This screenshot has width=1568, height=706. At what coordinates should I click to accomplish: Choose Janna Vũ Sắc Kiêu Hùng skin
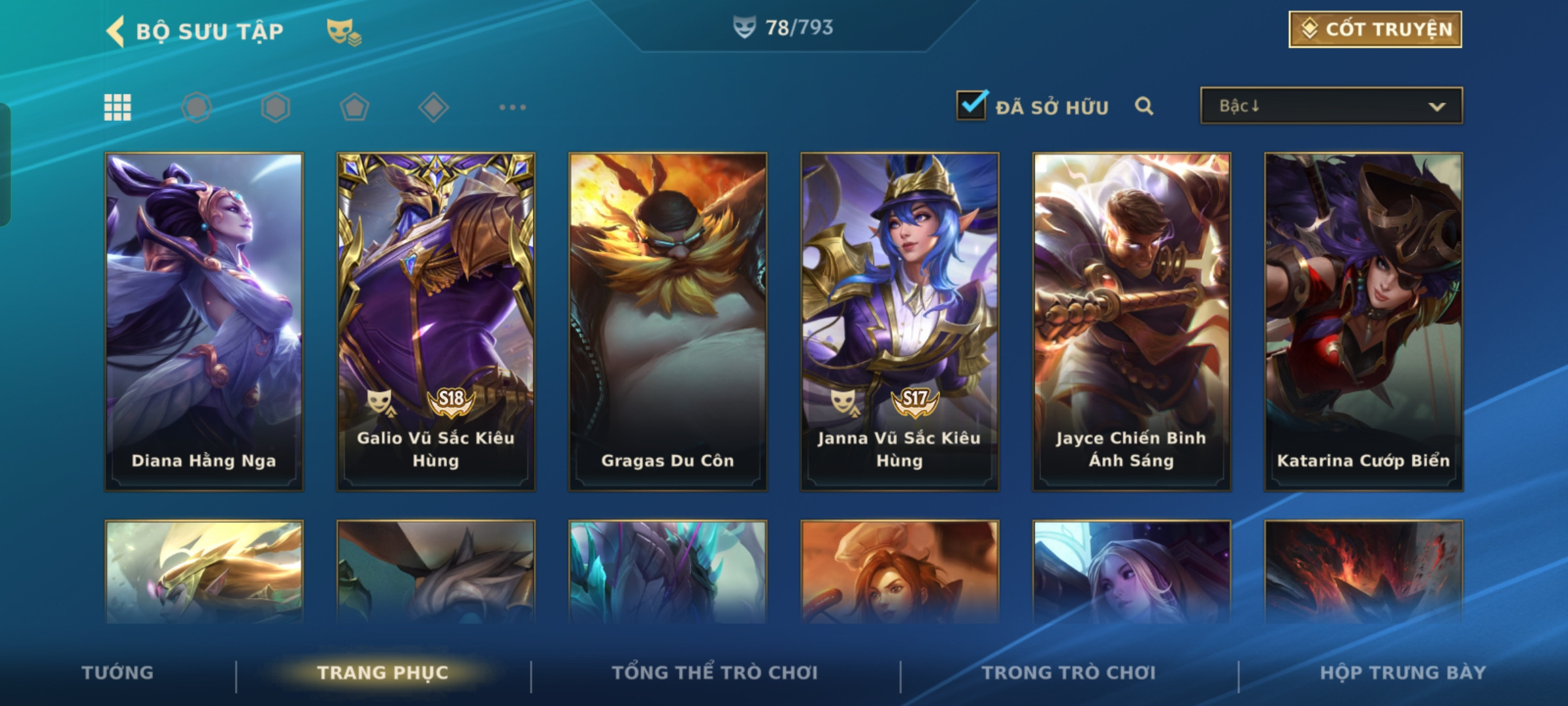point(900,321)
